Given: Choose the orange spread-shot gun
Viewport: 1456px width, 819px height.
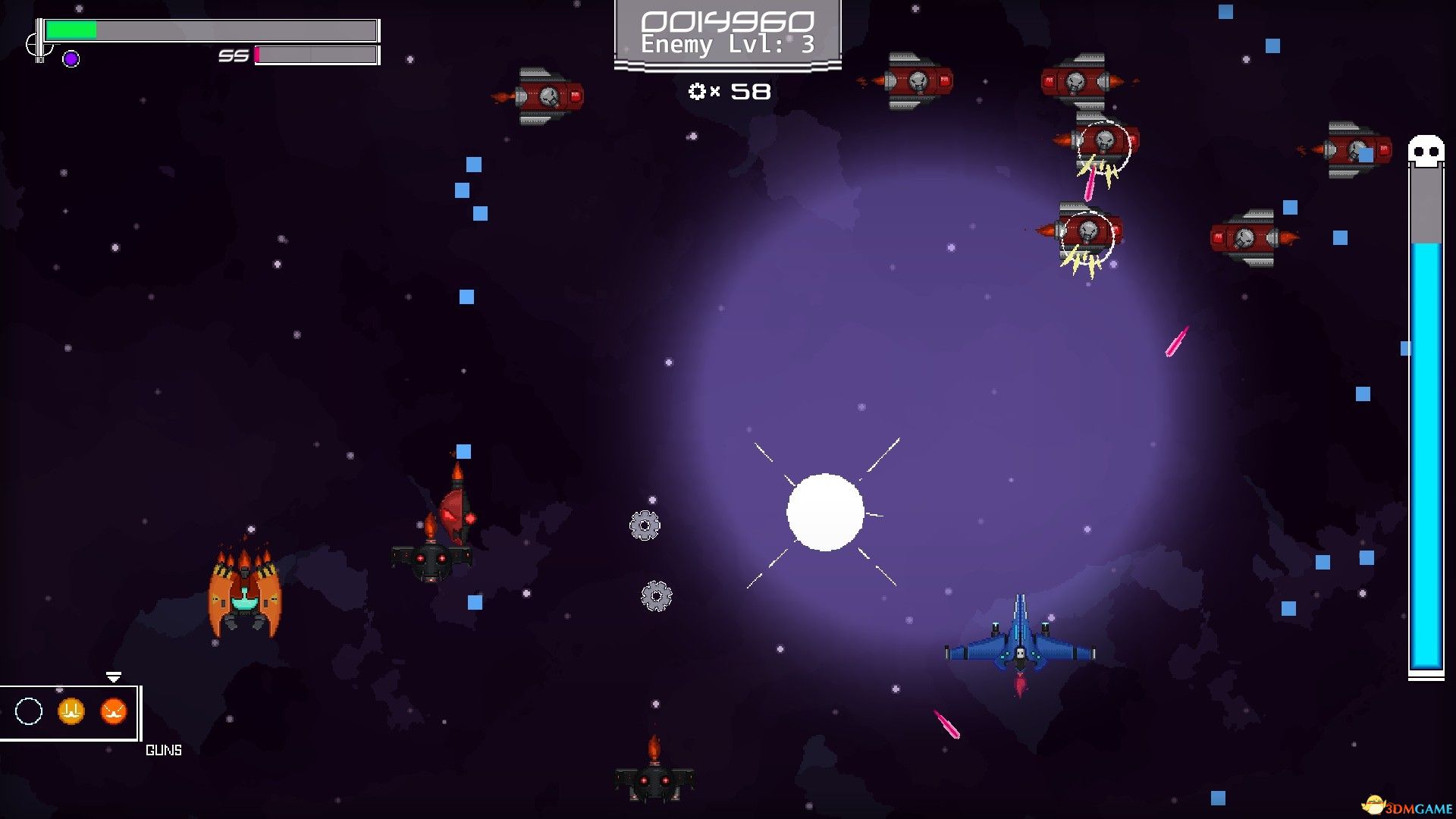Looking at the screenshot, I should coord(113,711).
